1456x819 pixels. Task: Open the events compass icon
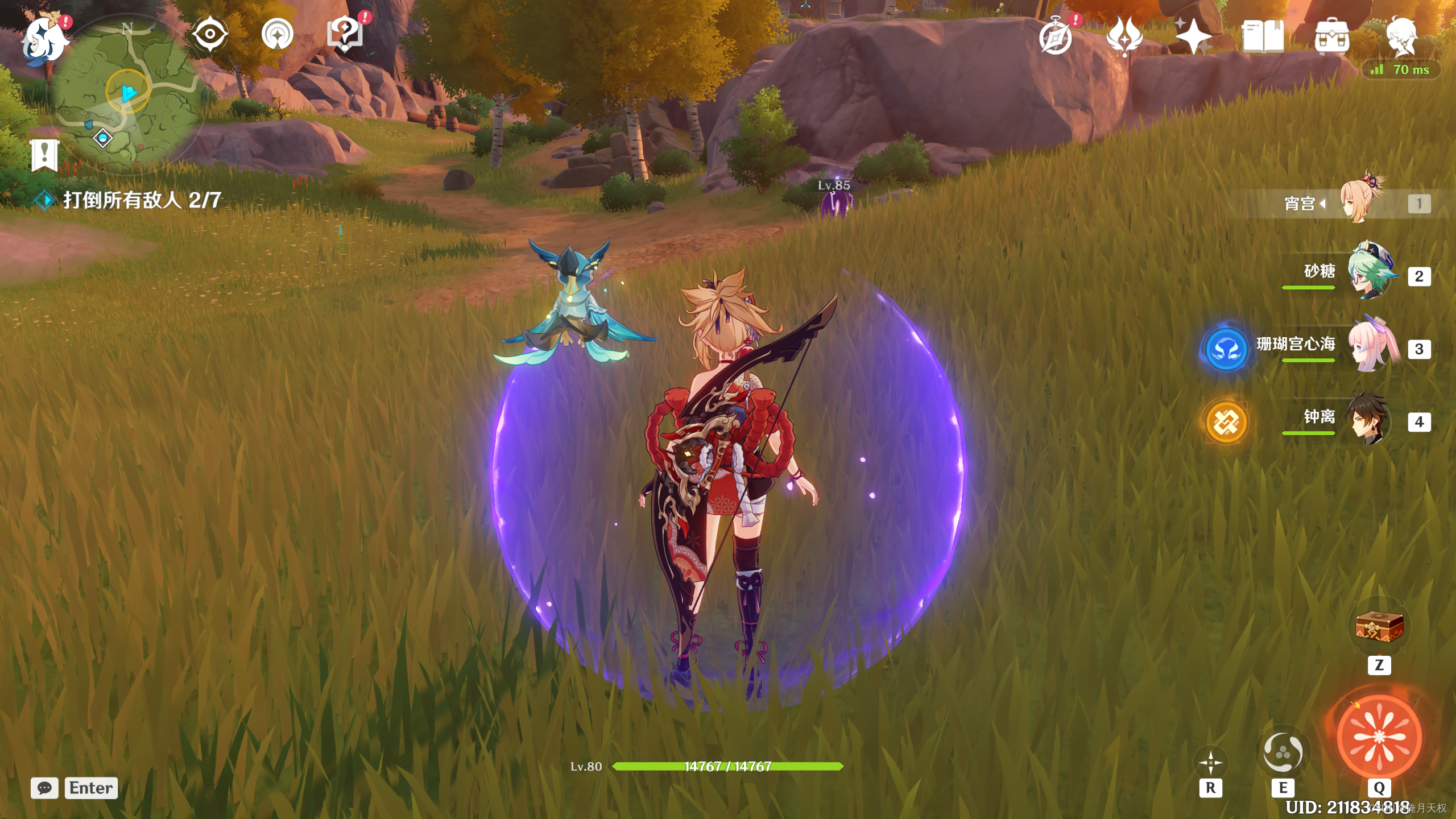tap(1056, 37)
